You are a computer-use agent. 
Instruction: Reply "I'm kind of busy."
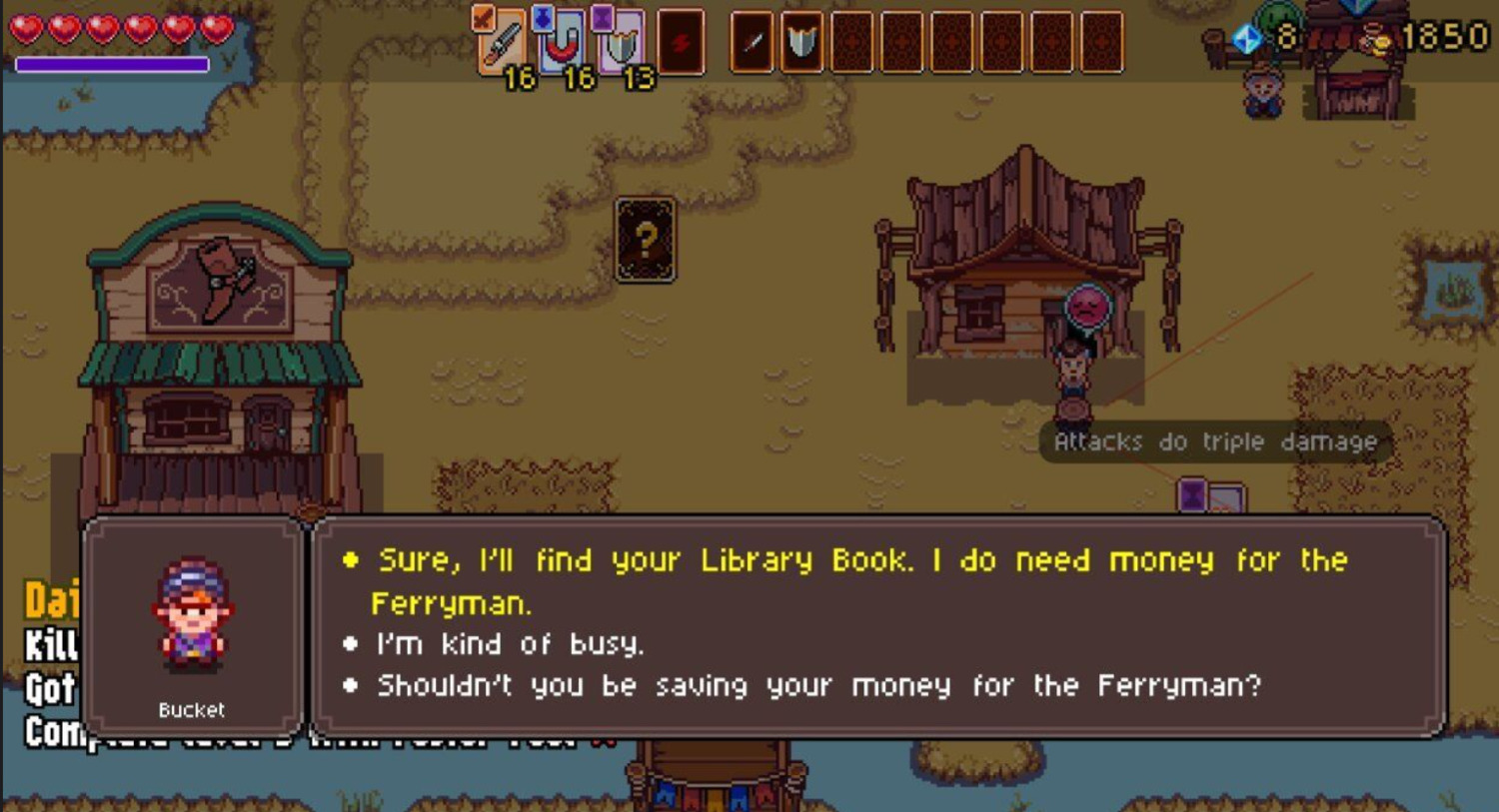tap(510, 644)
